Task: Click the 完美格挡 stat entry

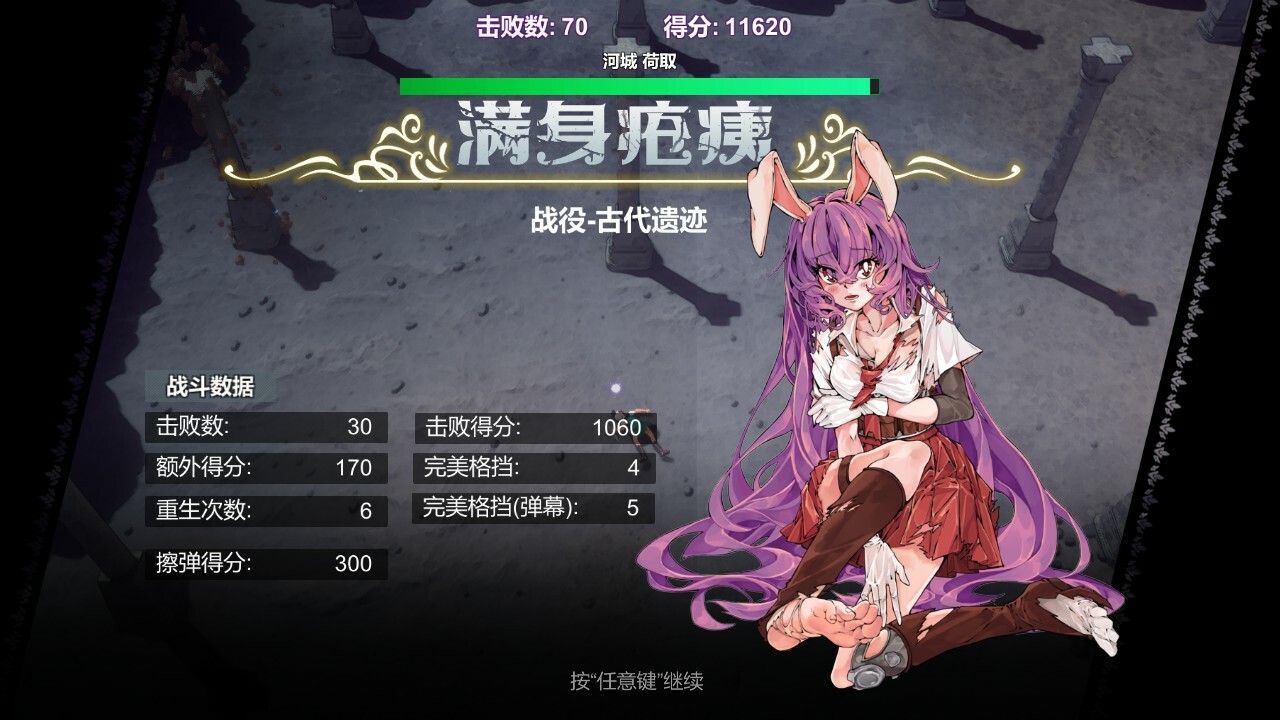Action: pos(533,468)
